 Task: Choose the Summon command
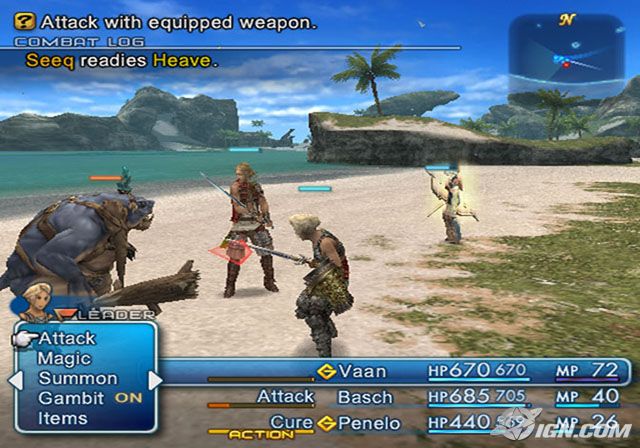78,379
